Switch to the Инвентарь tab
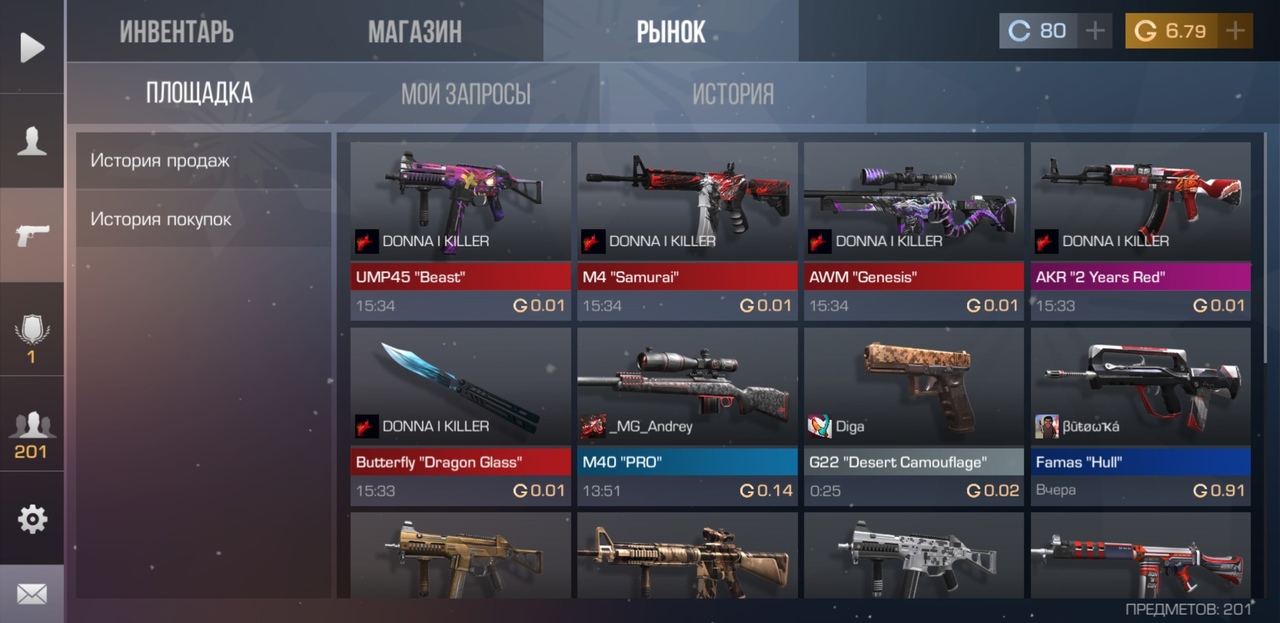This screenshot has height=623, width=1280. (x=177, y=31)
